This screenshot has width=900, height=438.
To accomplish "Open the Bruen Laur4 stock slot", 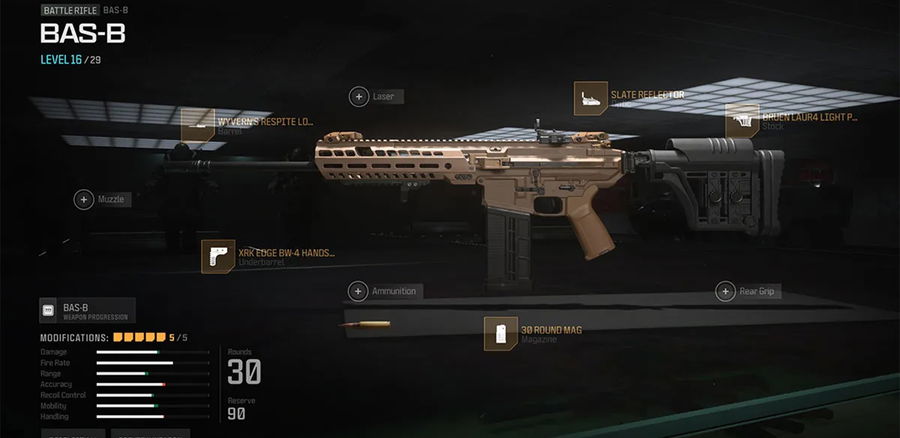I will point(742,120).
